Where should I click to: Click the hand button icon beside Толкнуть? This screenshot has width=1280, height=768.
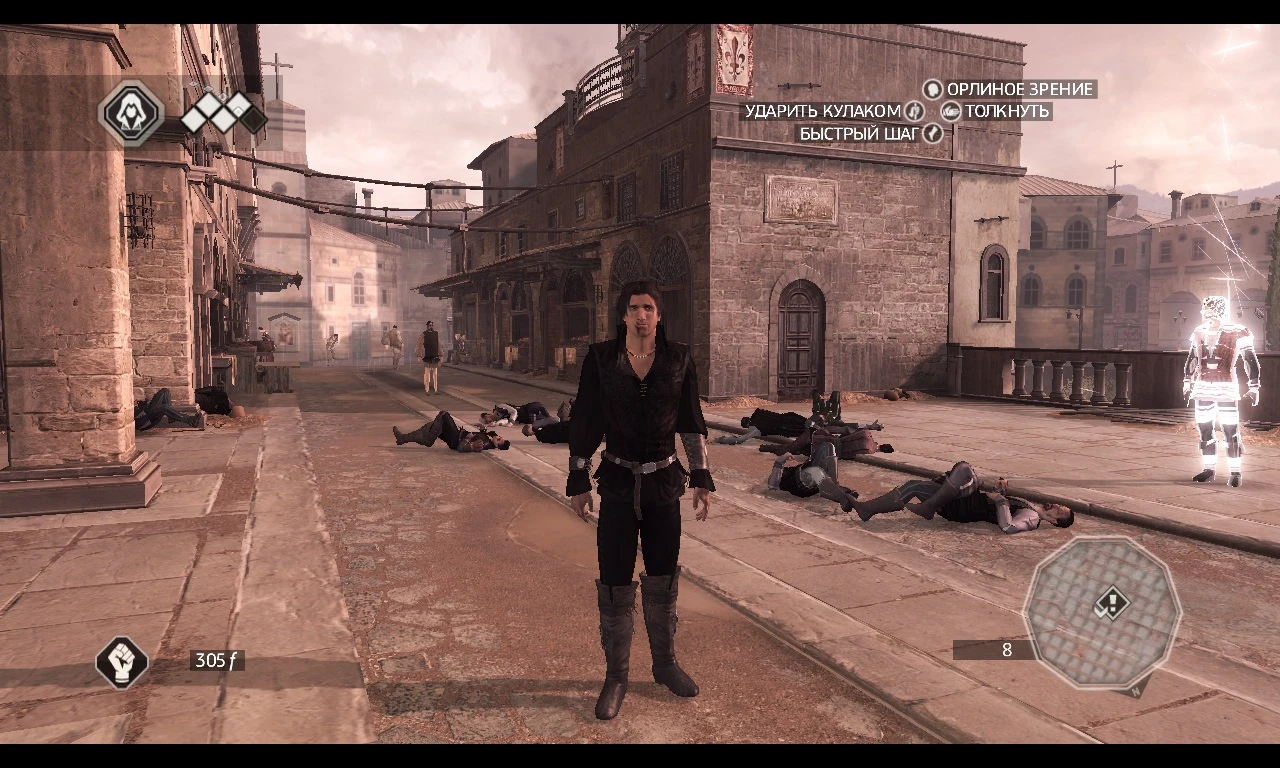pos(951,111)
